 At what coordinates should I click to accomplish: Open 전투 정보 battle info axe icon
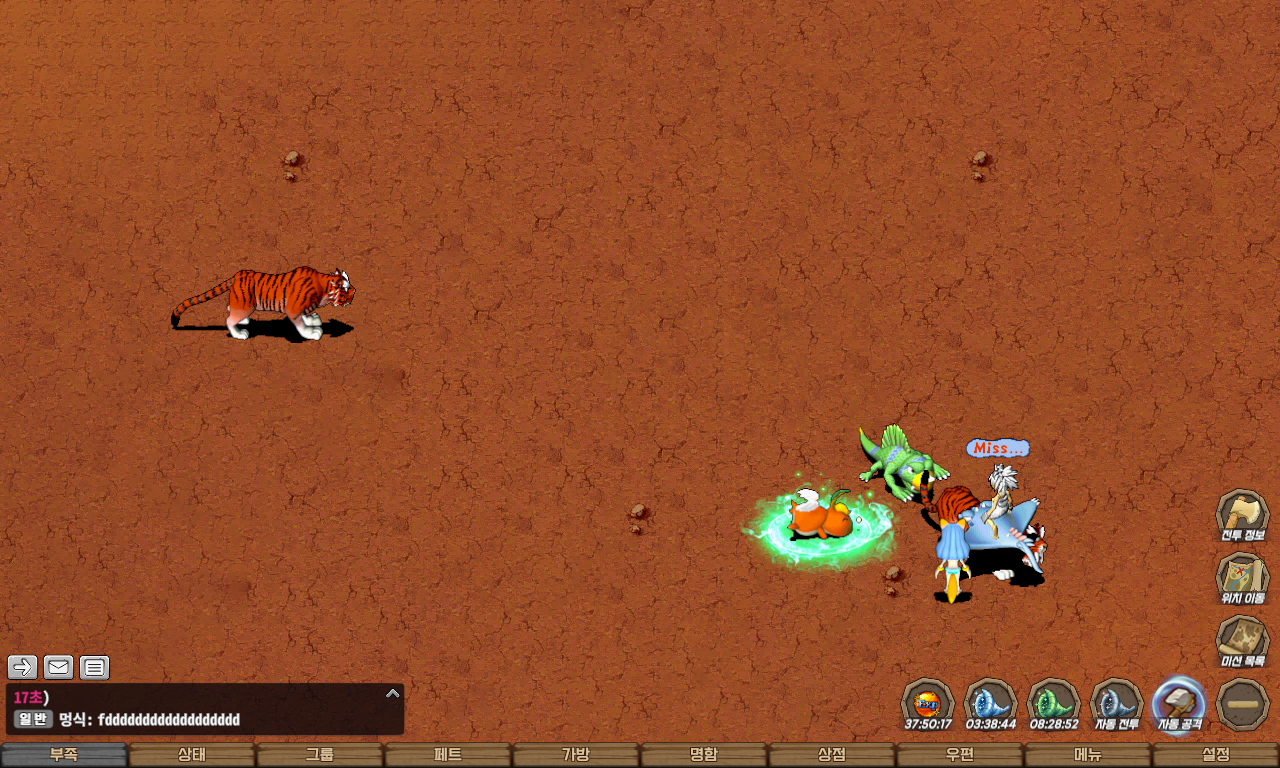pyautogui.click(x=1242, y=514)
